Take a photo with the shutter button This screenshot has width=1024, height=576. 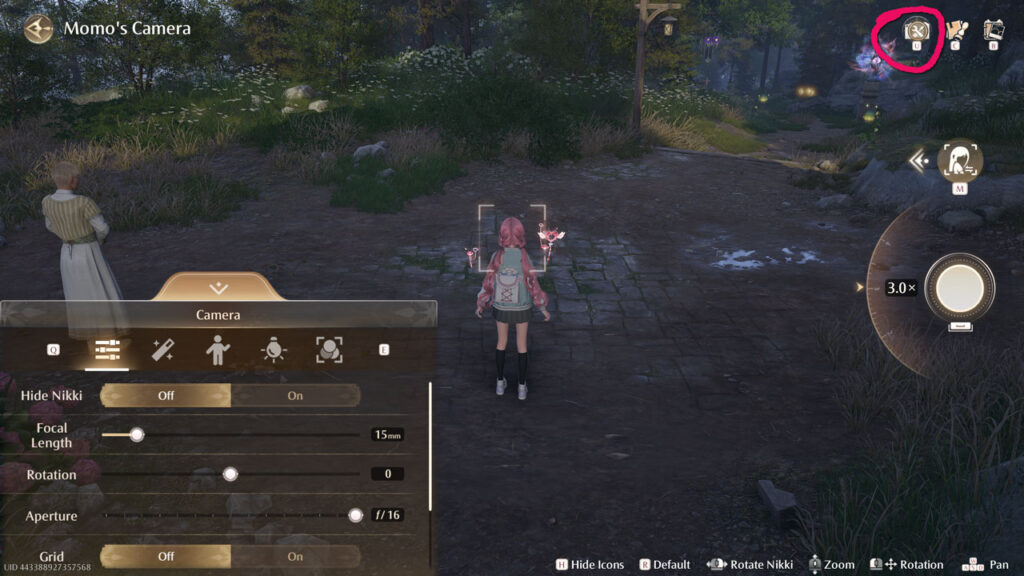(x=959, y=288)
